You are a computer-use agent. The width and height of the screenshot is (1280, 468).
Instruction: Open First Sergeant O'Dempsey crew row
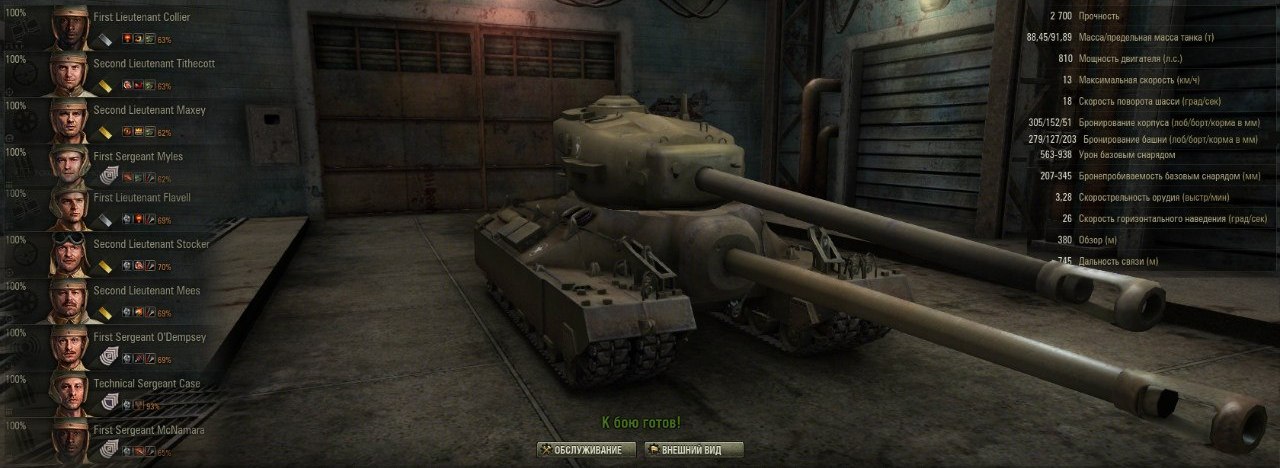pos(149,337)
